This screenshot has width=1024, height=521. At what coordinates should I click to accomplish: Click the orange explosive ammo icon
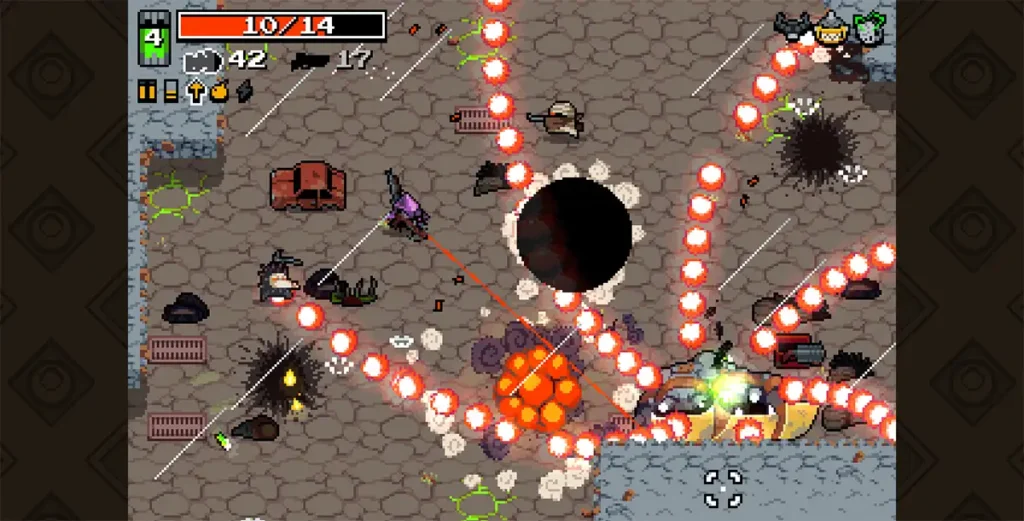click(x=219, y=92)
